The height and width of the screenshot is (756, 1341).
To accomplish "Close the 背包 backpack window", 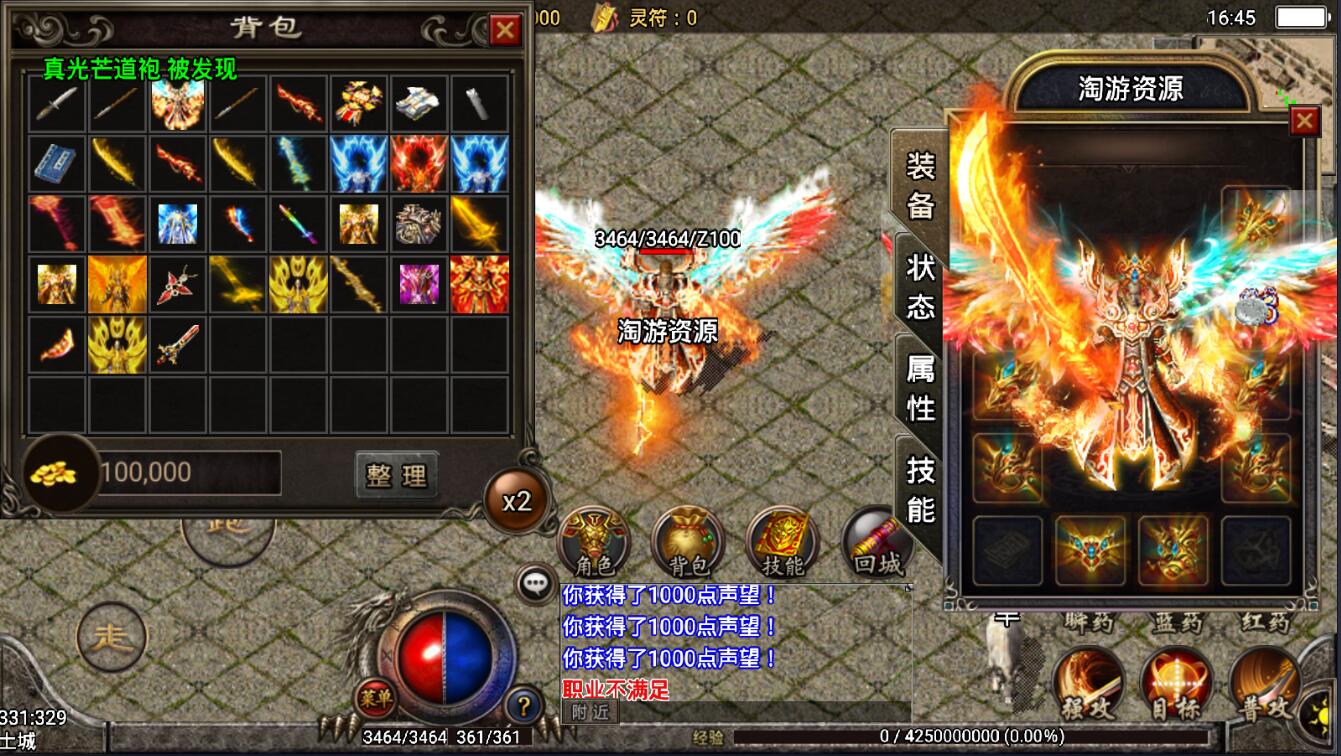I will [x=505, y=30].
